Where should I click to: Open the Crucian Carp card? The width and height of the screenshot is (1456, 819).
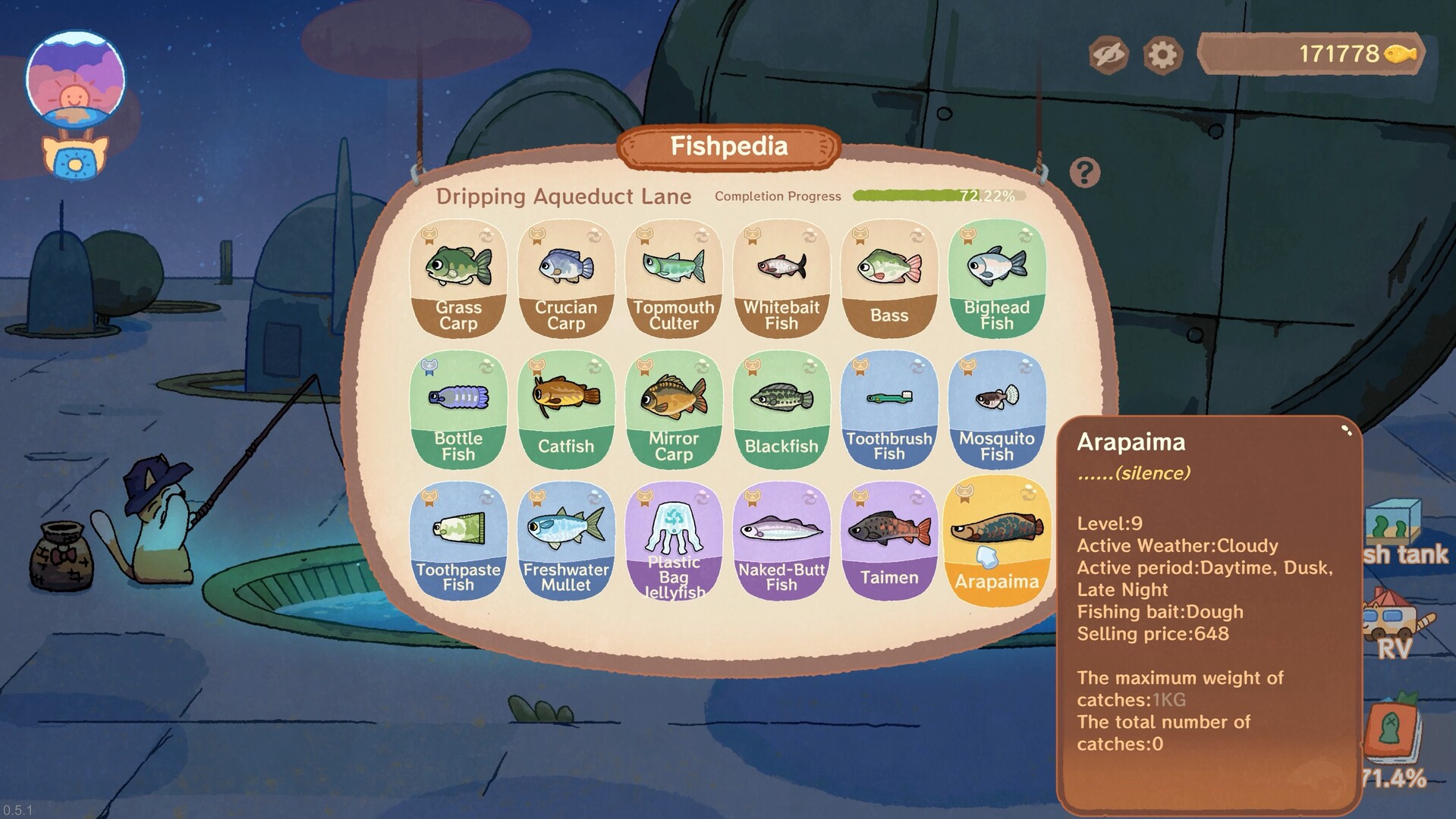coord(566,279)
